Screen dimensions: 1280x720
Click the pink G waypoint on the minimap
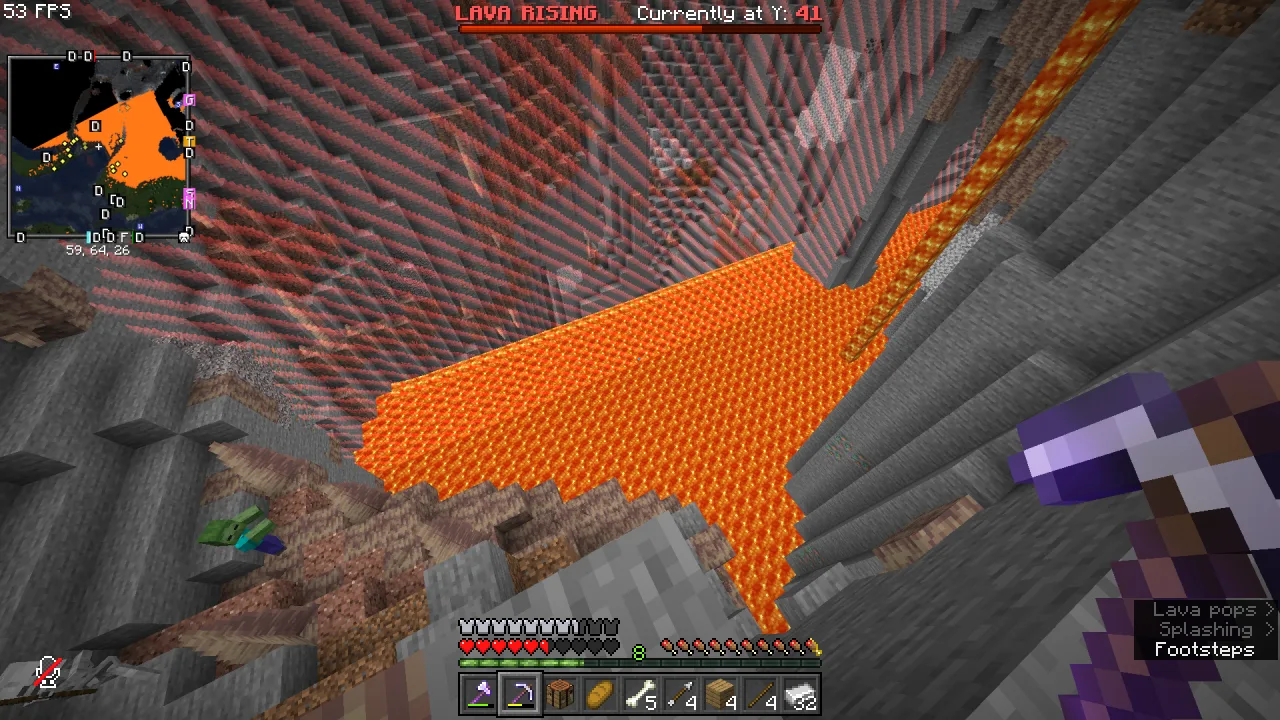(188, 100)
